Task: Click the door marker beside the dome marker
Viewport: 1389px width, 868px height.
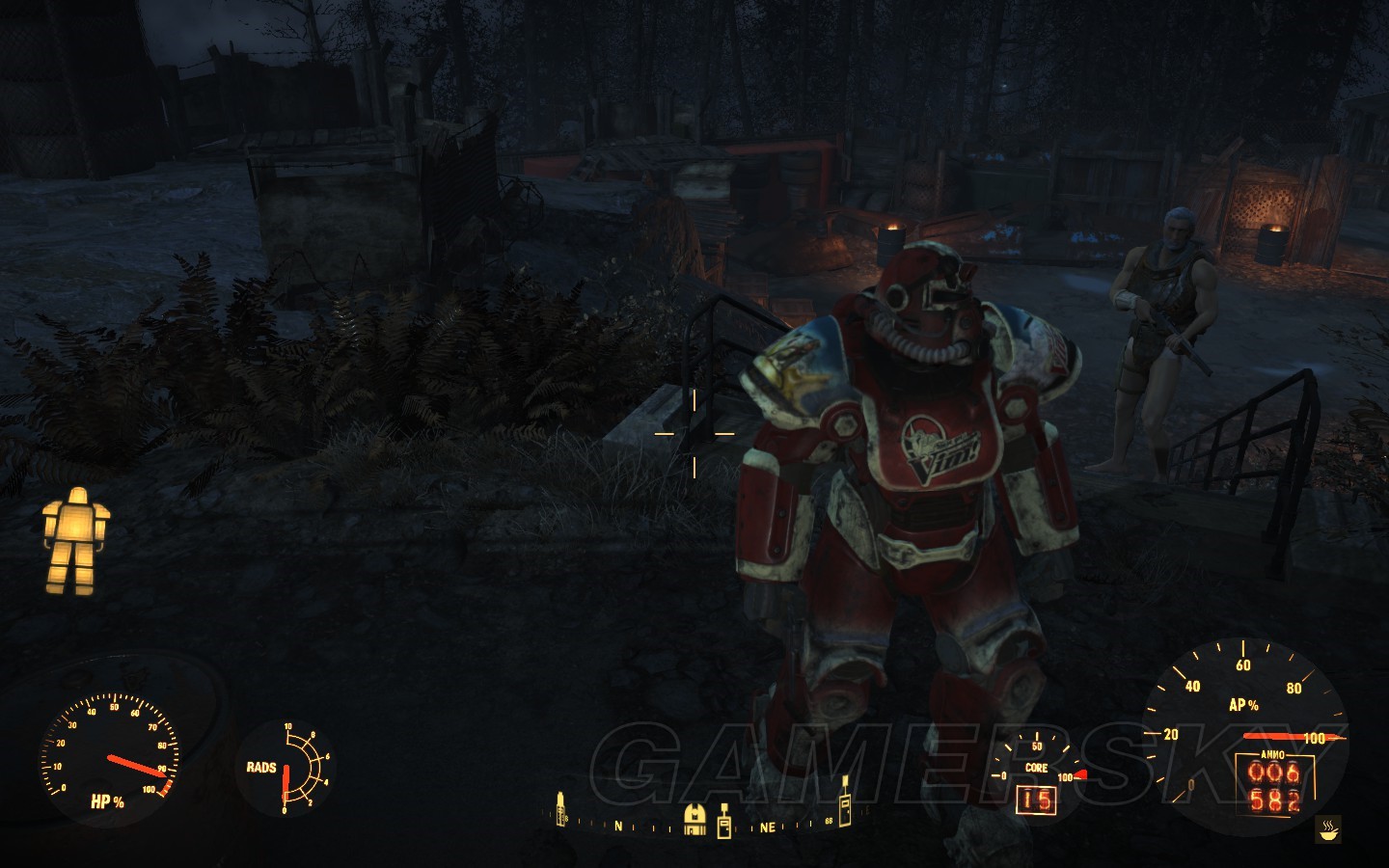Action: click(x=724, y=820)
